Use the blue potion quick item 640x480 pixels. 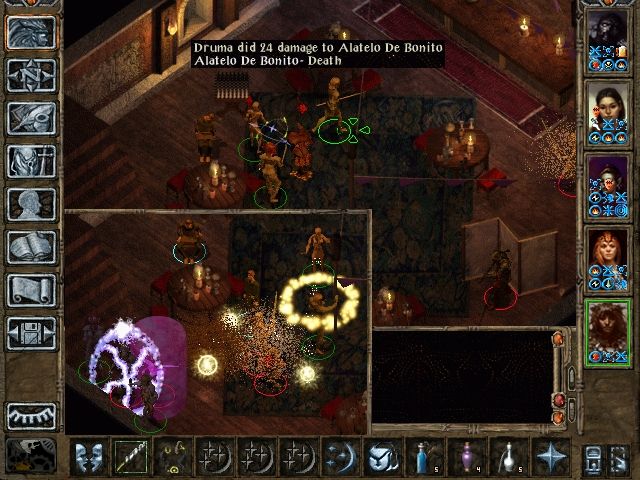tap(424, 458)
